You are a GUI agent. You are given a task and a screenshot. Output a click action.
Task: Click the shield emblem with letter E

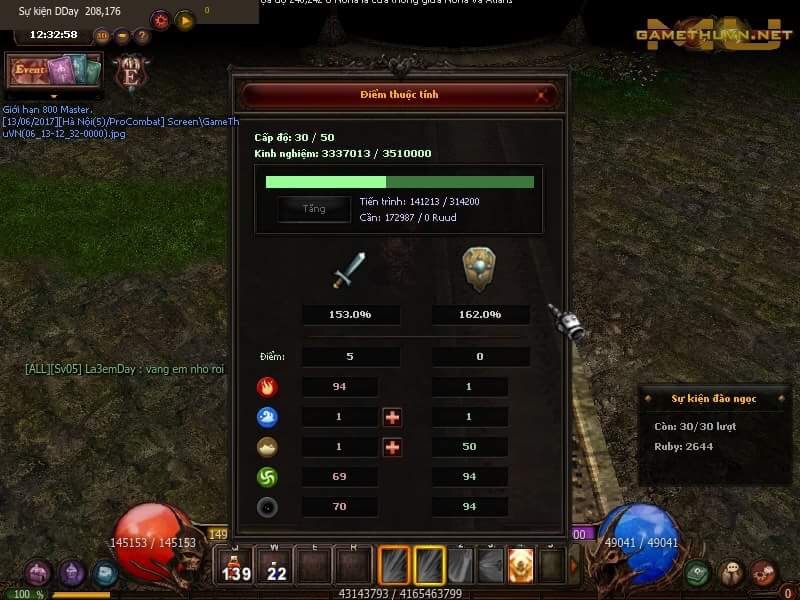click(130, 73)
